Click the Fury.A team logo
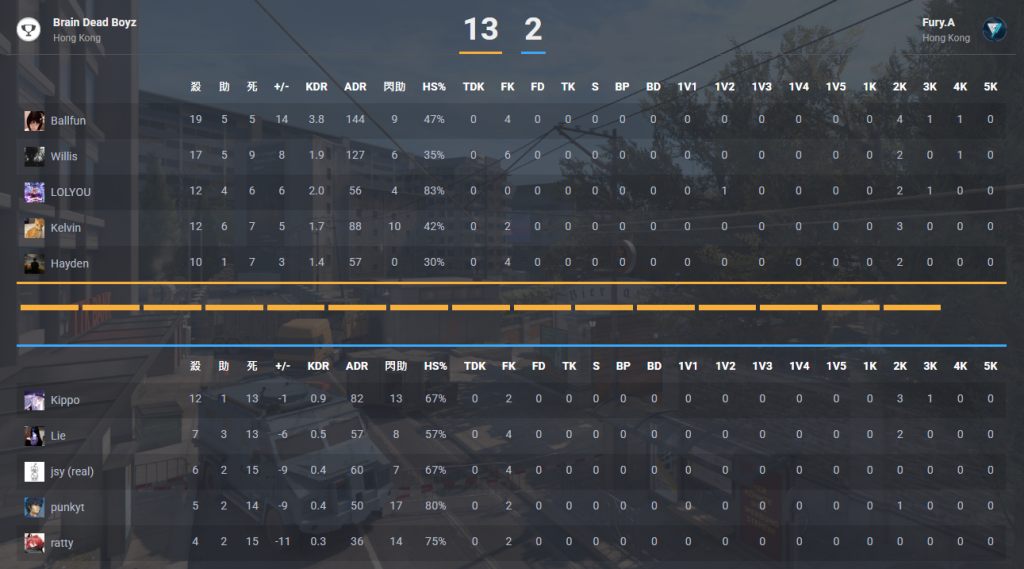The height and width of the screenshot is (569, 1024). tap(994, 29)
